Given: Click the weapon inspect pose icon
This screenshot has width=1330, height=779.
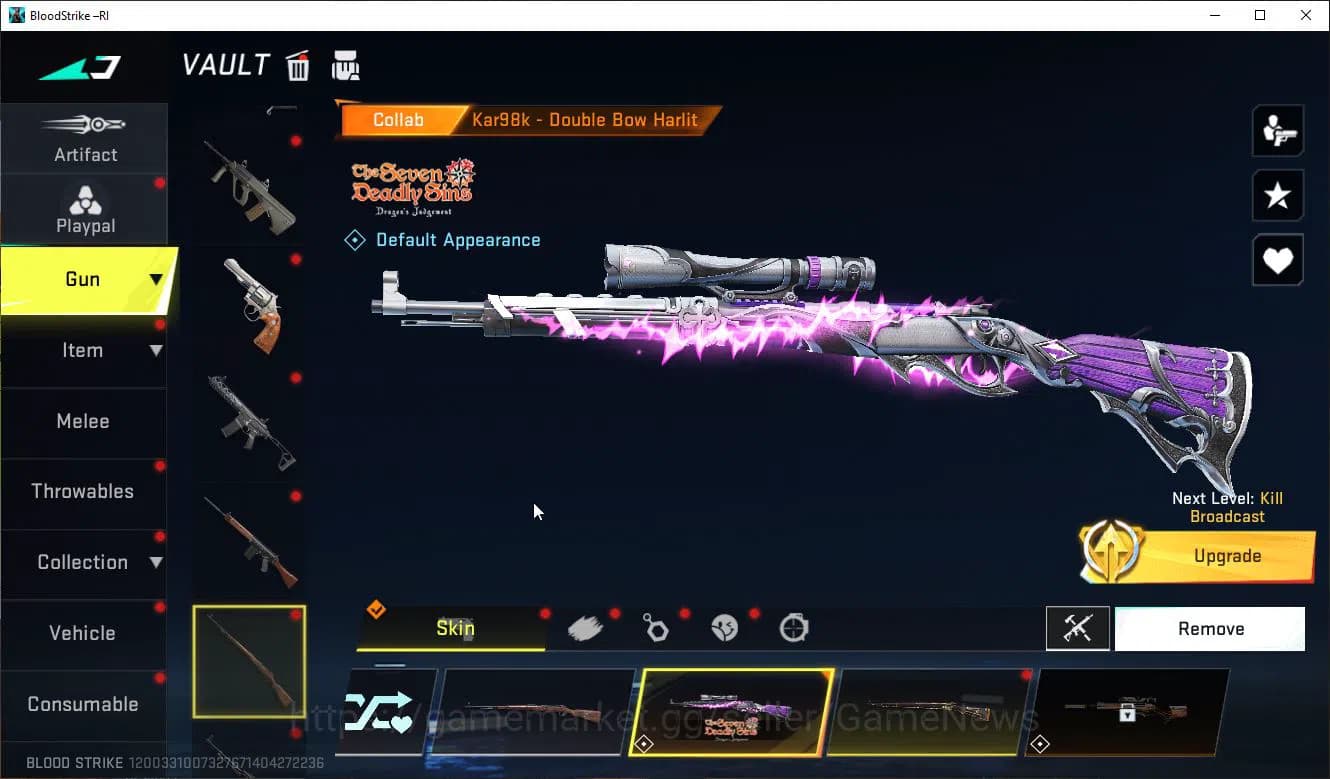Looking at the screenshot, I should tap(1277, 132).
